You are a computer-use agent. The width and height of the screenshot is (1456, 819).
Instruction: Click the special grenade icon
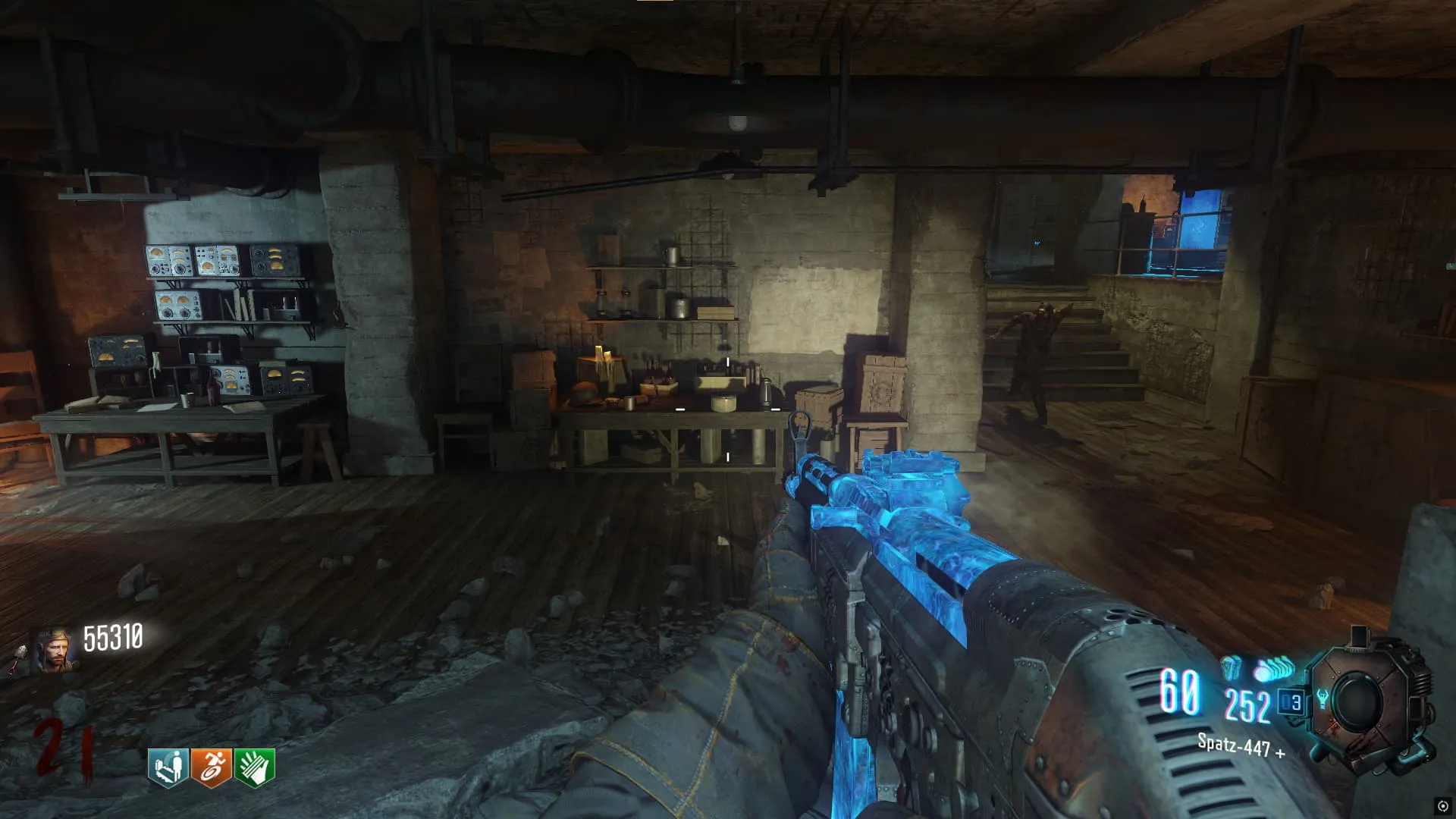pos(1232,669)
